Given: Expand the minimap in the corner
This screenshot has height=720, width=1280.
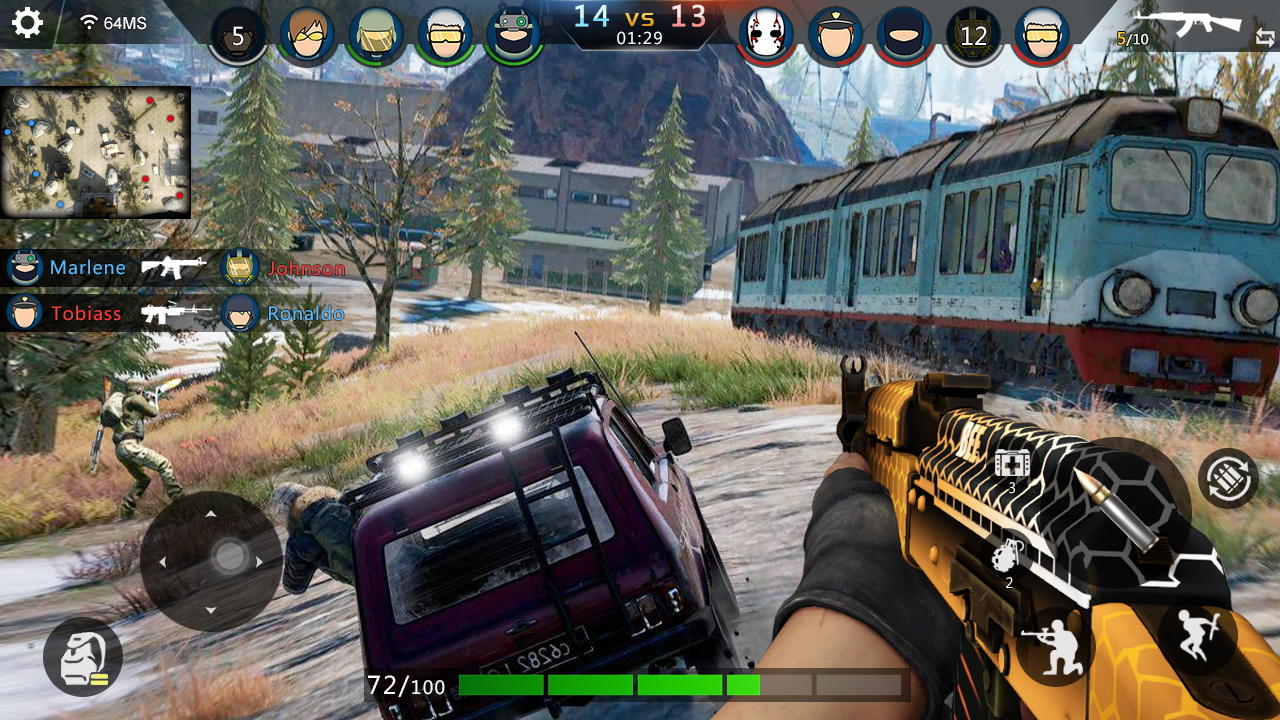Looking at the screenshot, I should pyautogui.click(x=96, y=150).
